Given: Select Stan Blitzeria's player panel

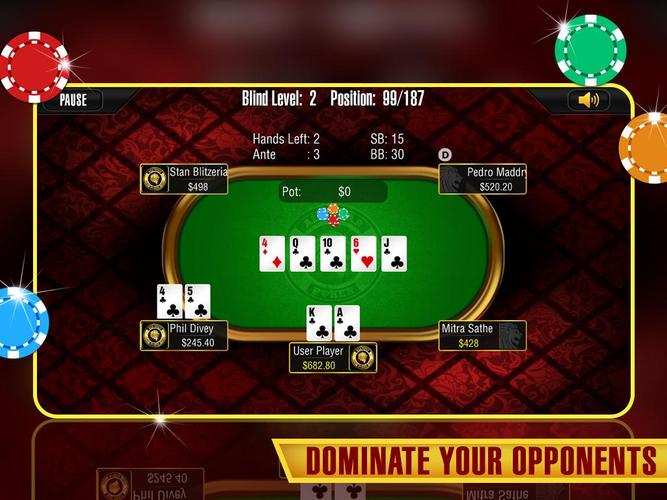Looking at the screenshot, I should 185,179.
